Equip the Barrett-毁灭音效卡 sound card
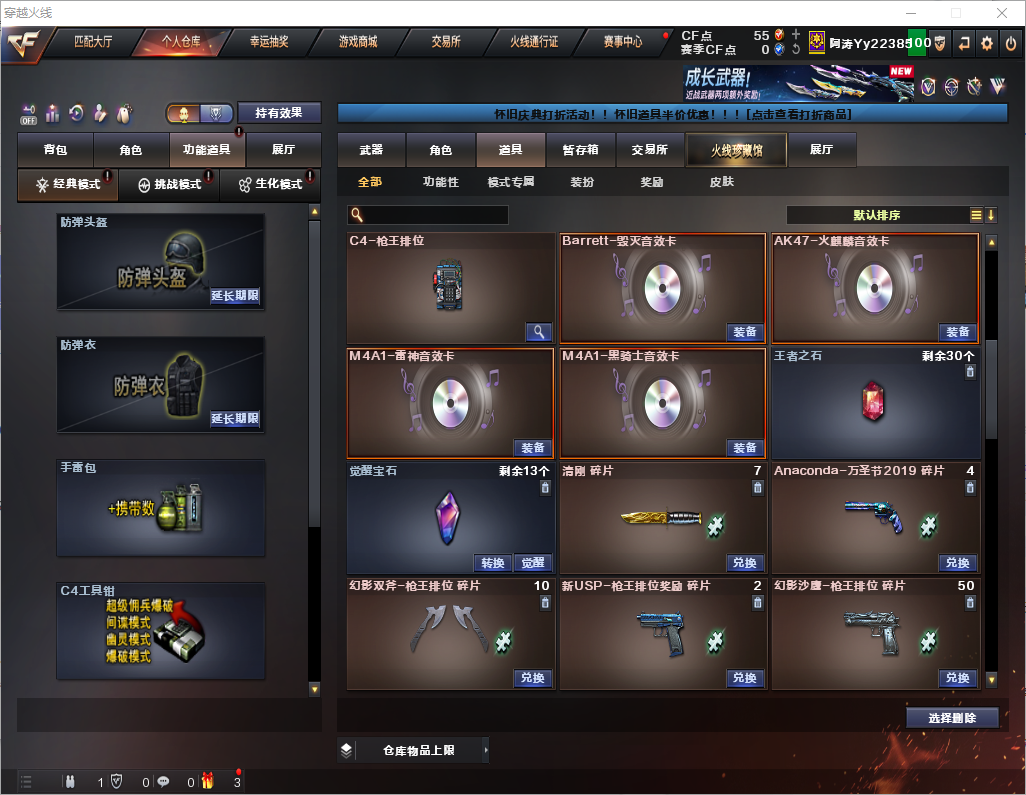The image size is (1026, 795). pos(745,332)
